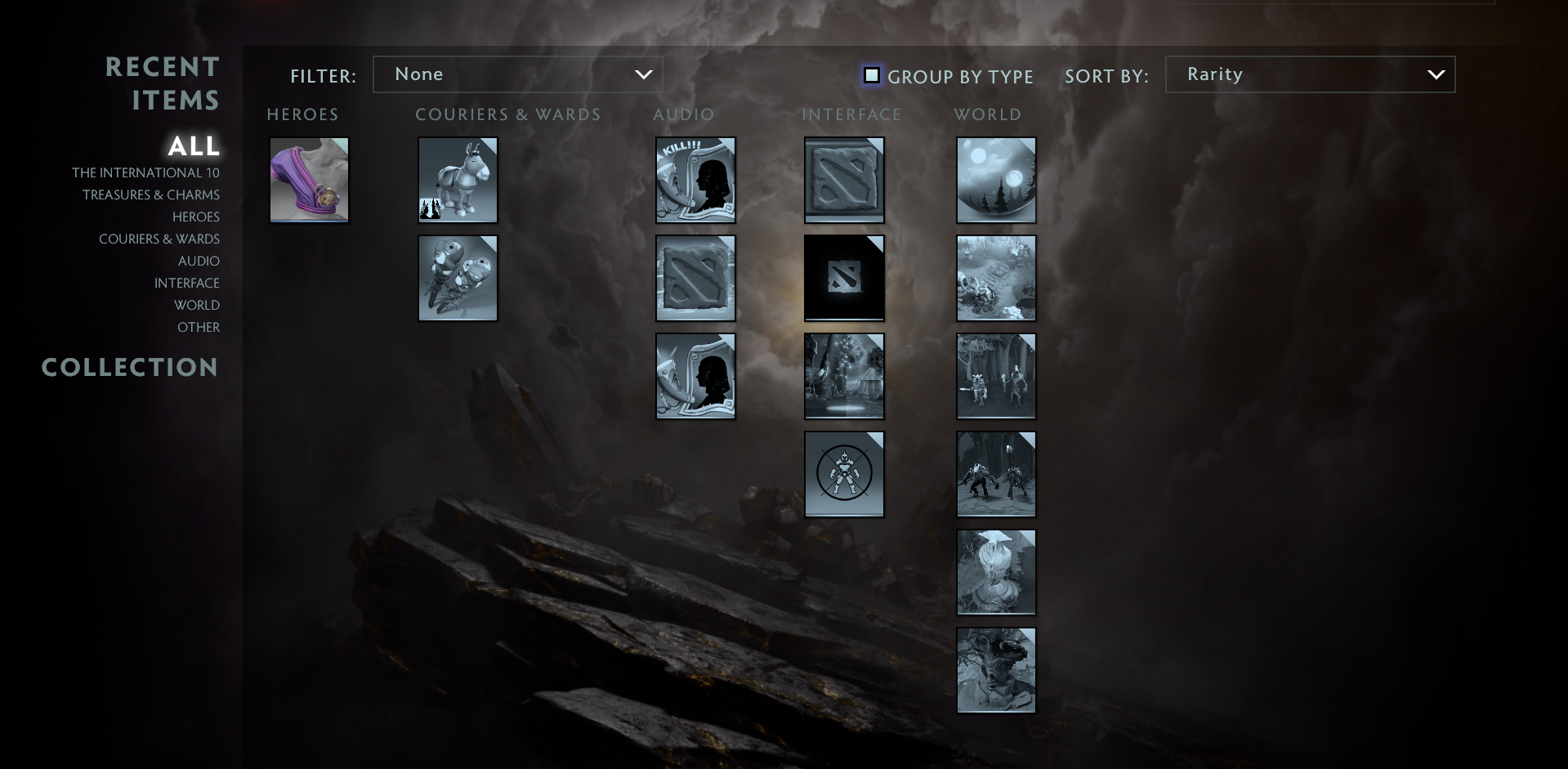
Task: Switch to THE INTERNATIONAL 10 category
Action: coord(147,172)
